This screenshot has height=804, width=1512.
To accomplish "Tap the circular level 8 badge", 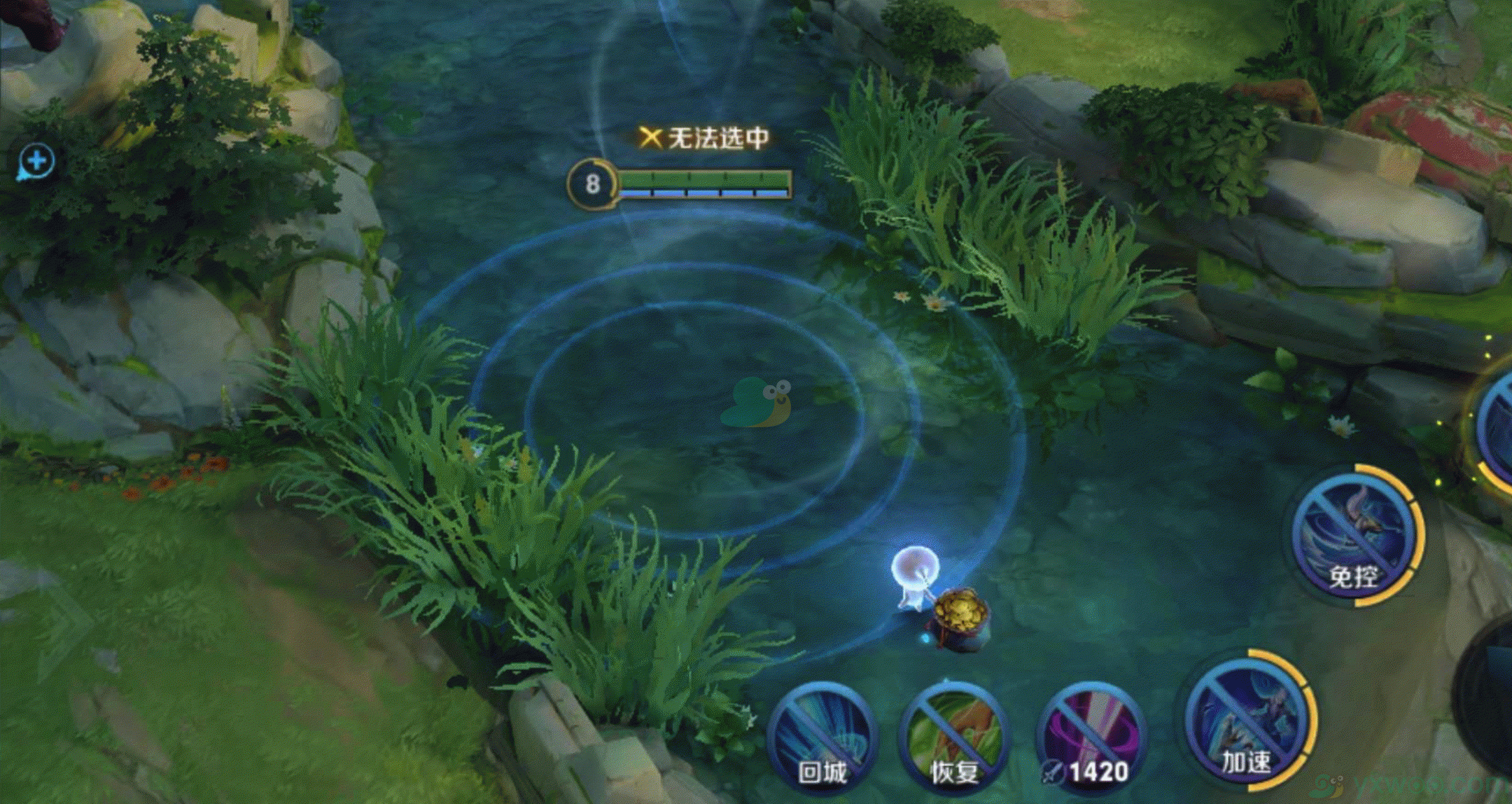I will [x=591, y=184].
